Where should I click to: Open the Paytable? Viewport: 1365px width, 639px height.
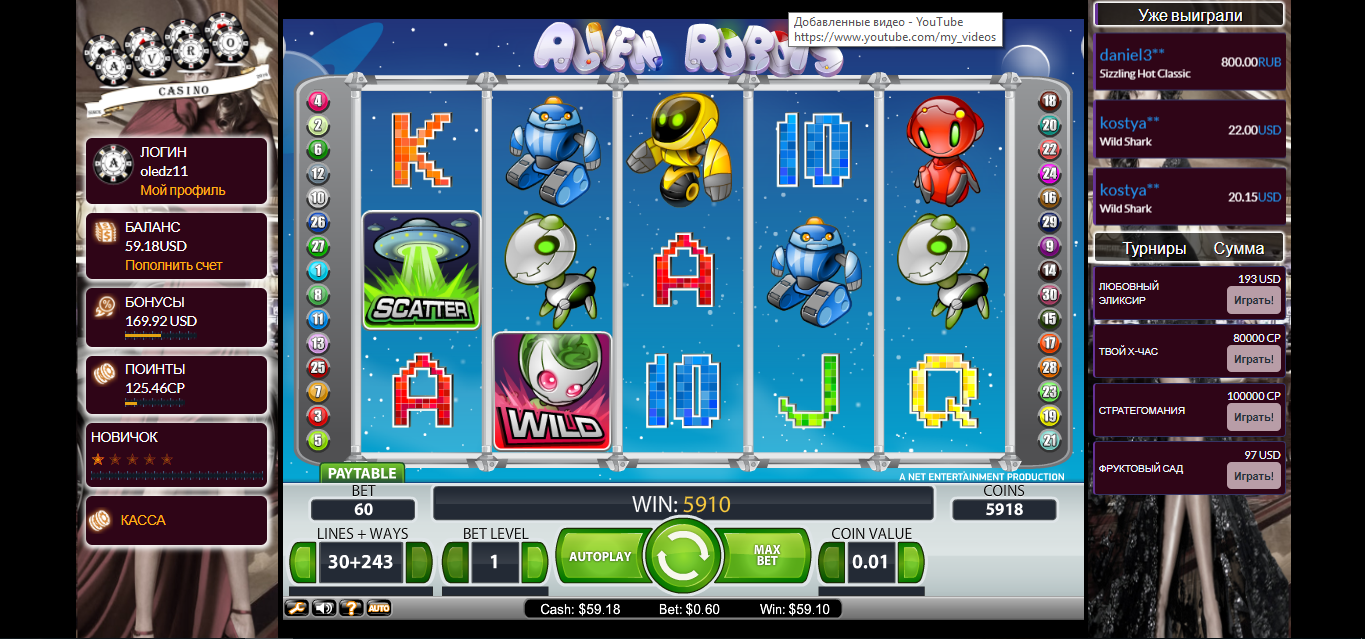pos(362,473)
